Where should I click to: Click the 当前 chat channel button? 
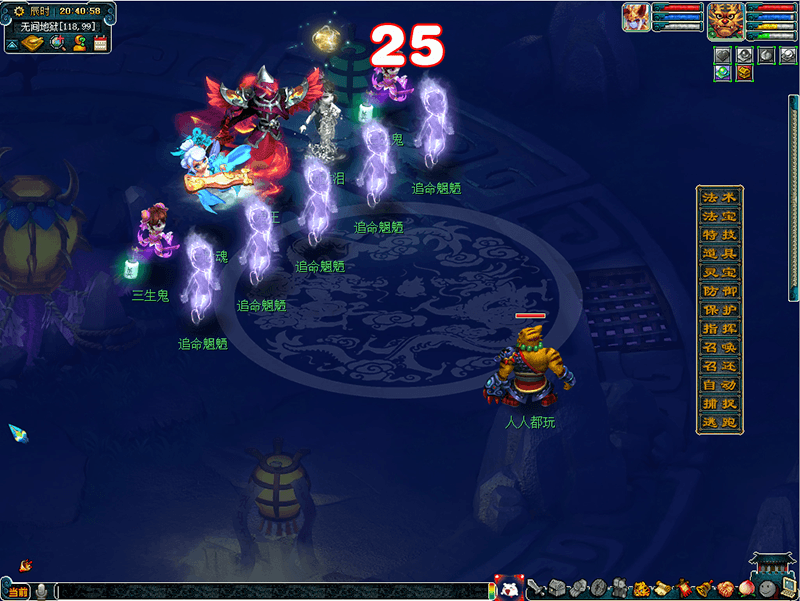(x=17, y=592)
